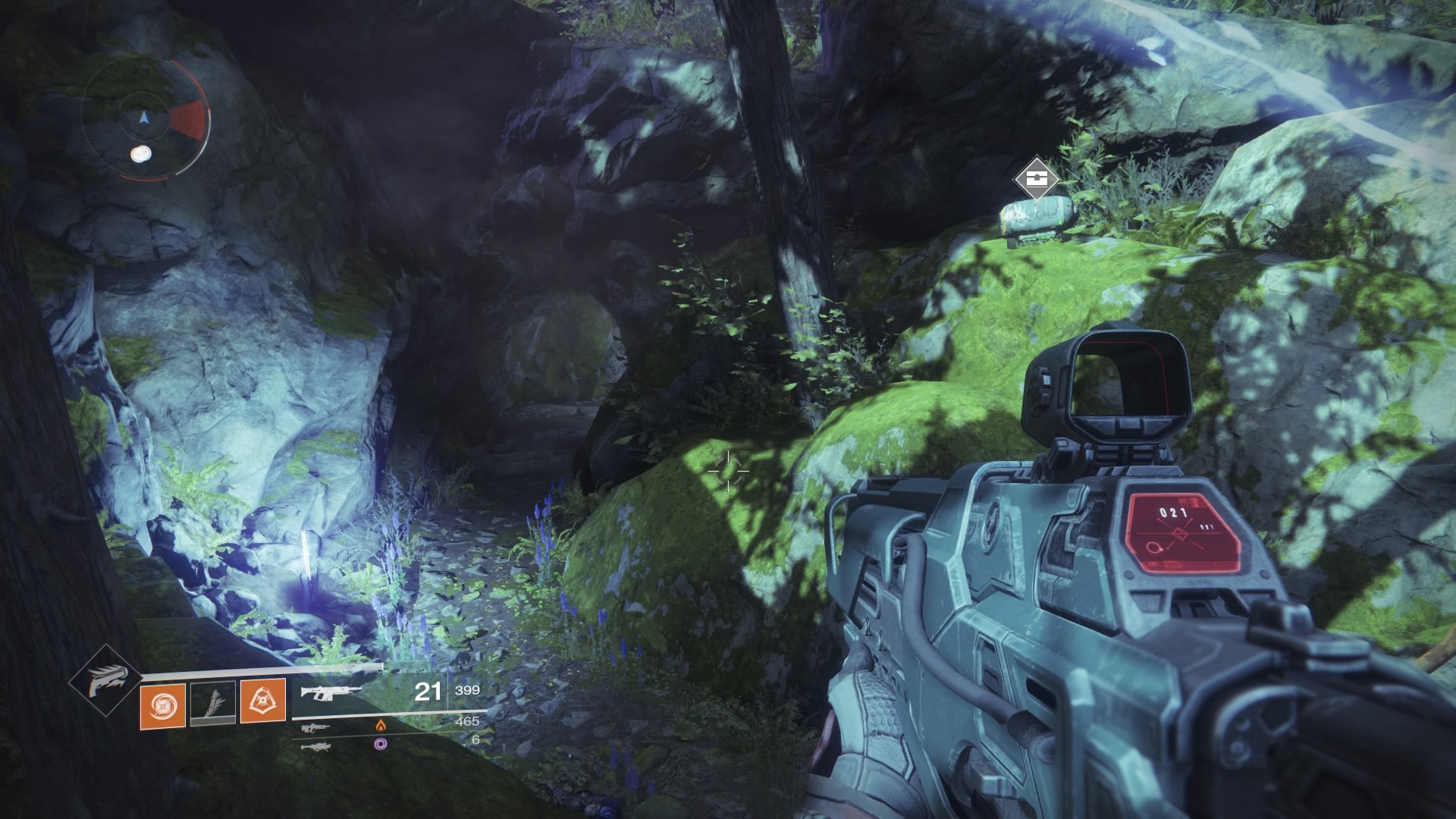The image size is (1456, 819).
Task: Select the equipped primary rifle icon
Action: (328, 692)
